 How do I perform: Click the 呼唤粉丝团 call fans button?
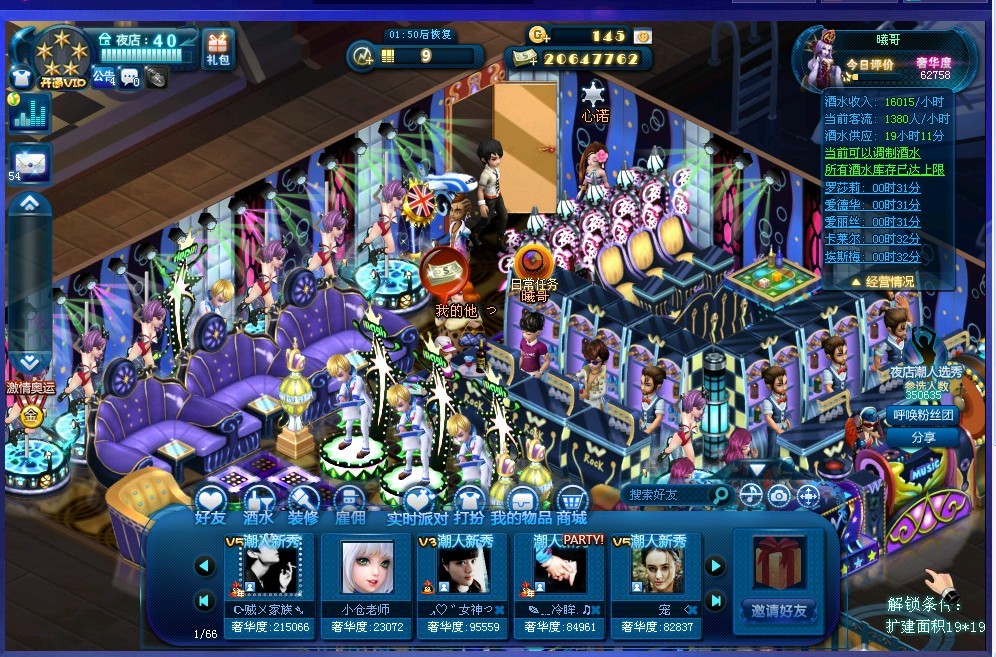(921, 414)
